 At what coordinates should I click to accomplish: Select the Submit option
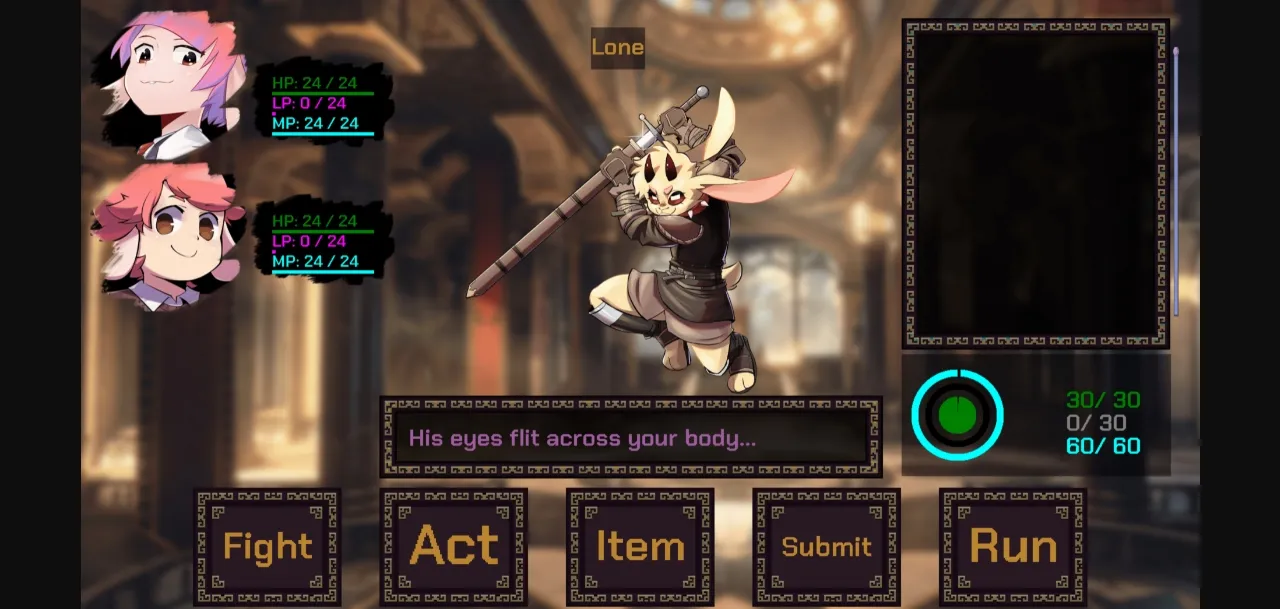(x=826, y=546)
